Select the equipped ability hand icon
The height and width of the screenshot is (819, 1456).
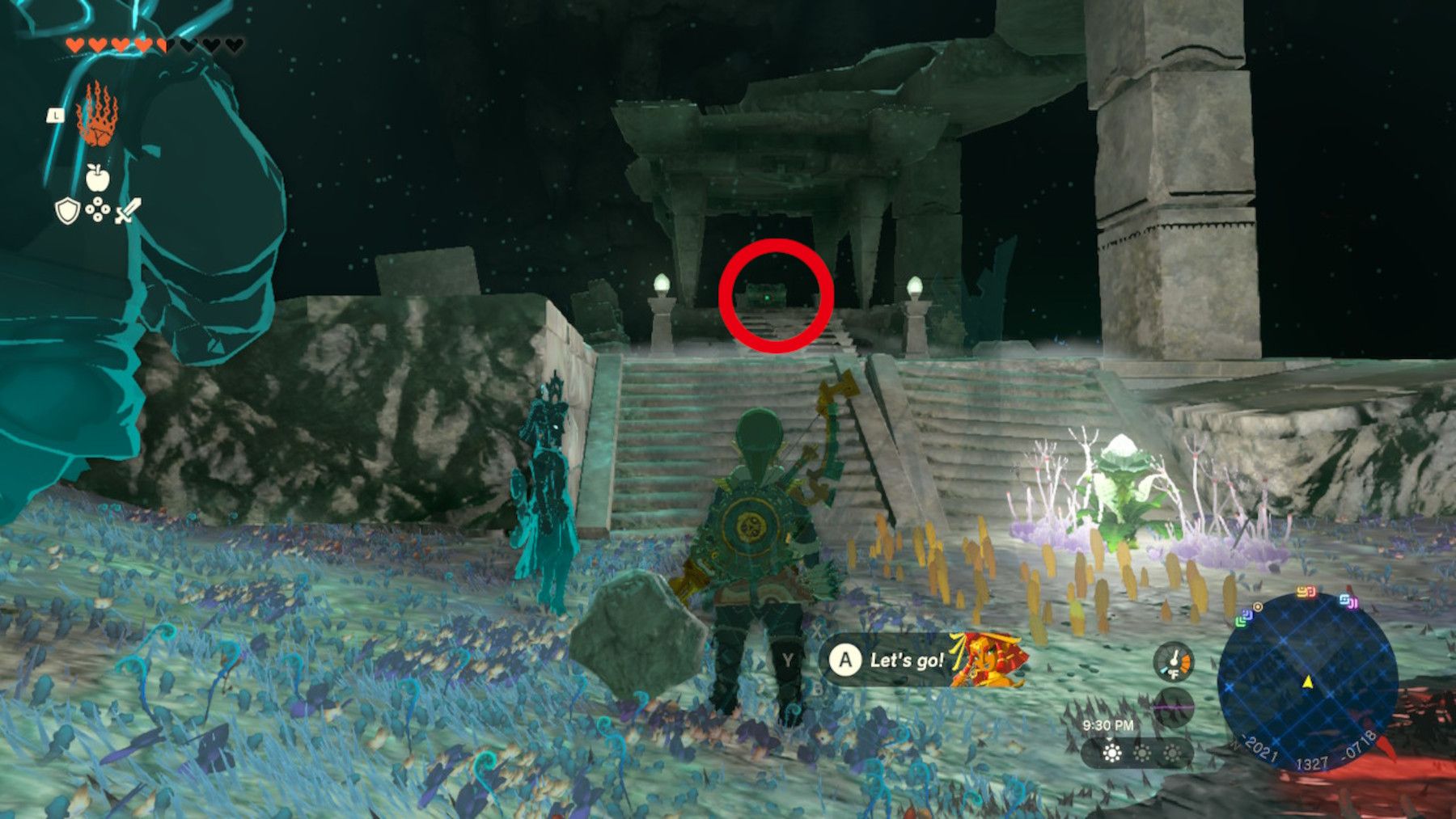click(x=97, y=117)
